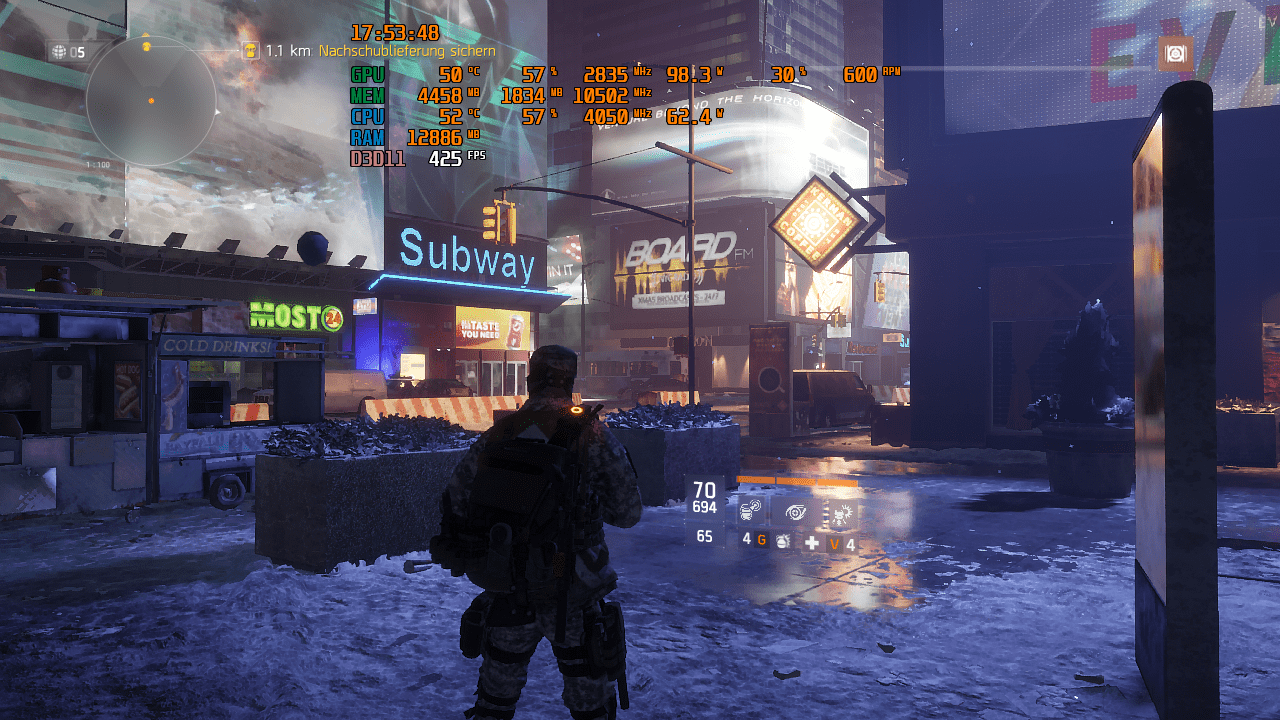This screenshot has height=720, width=1280.
Task: Activate the Pulse eye skill
Action: click(x=795, y=512)
